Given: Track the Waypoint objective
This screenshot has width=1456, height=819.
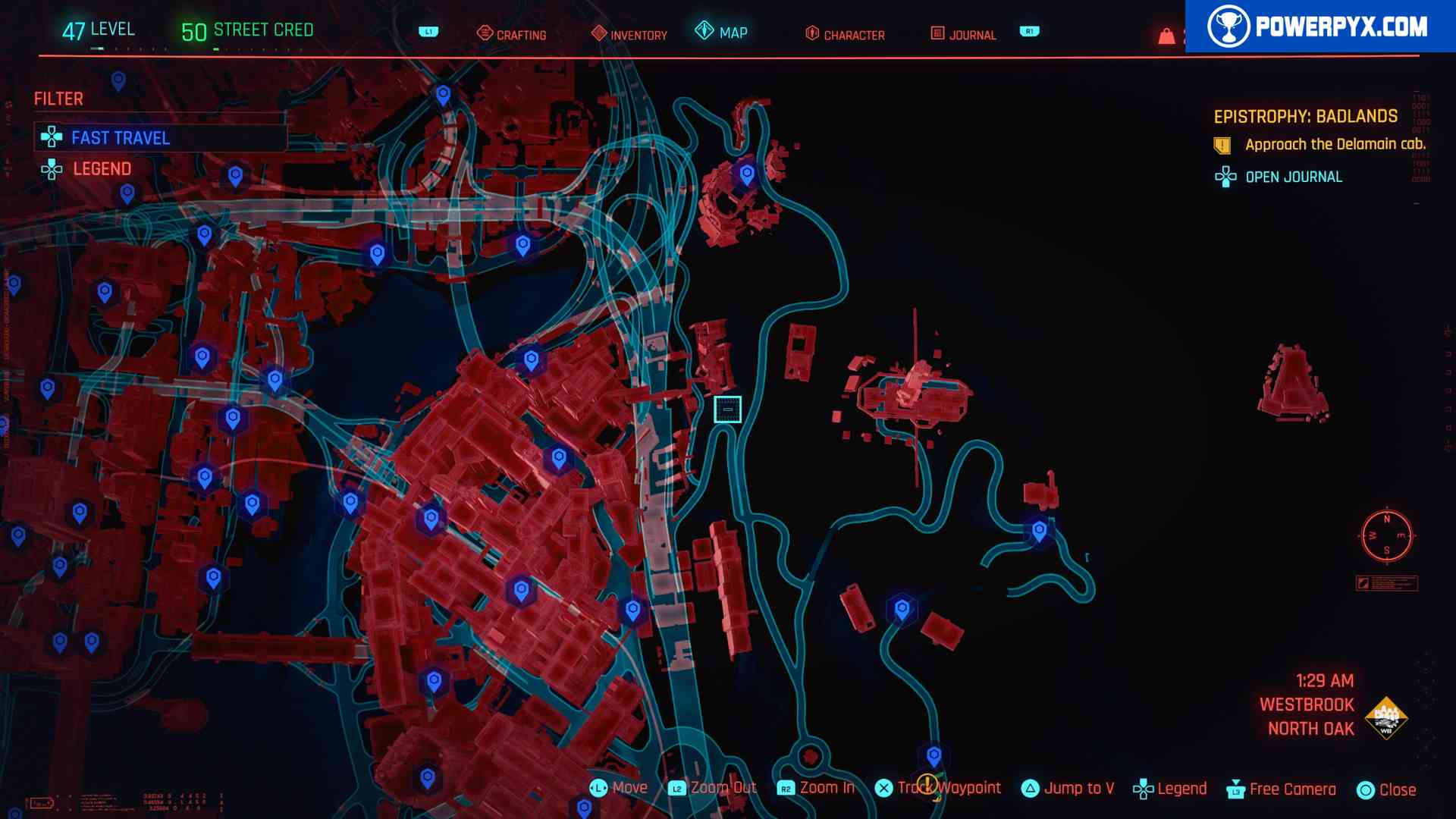Looking at the screenshot, I should tap(940, 788).
